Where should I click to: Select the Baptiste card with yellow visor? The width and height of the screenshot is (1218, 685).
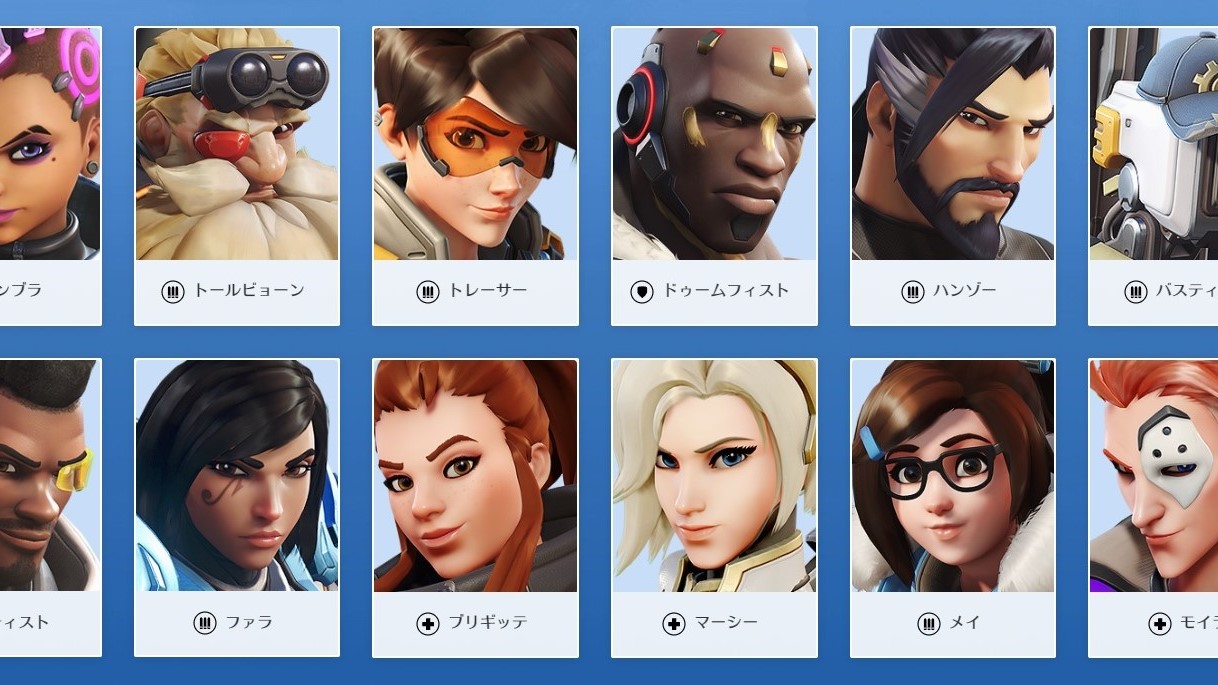50,507
